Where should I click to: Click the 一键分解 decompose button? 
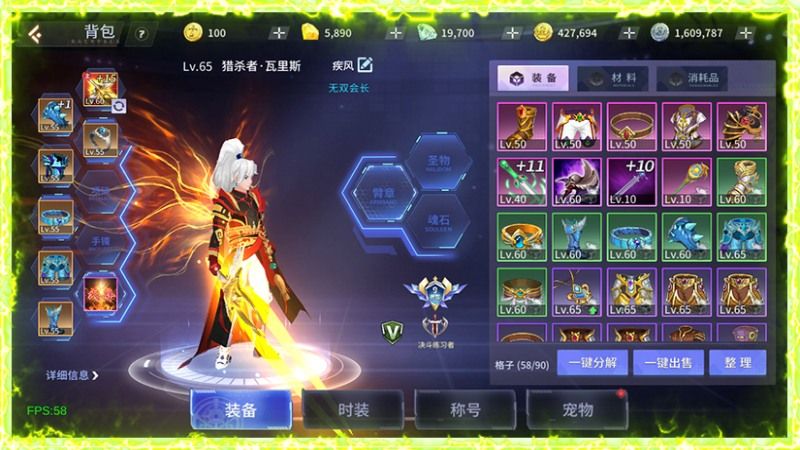(592, 361)
